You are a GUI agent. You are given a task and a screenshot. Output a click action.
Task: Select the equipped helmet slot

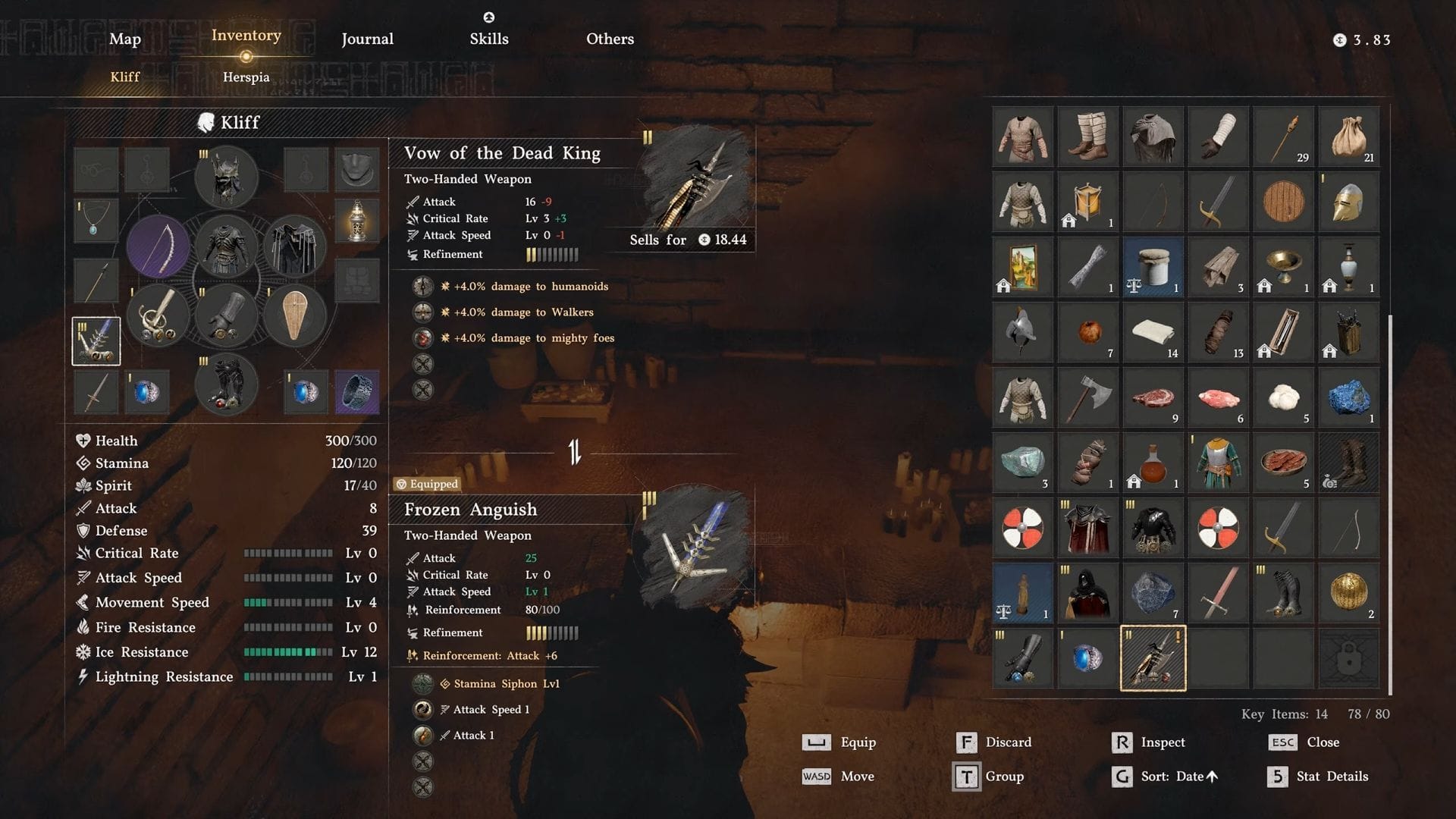(226, 177)
